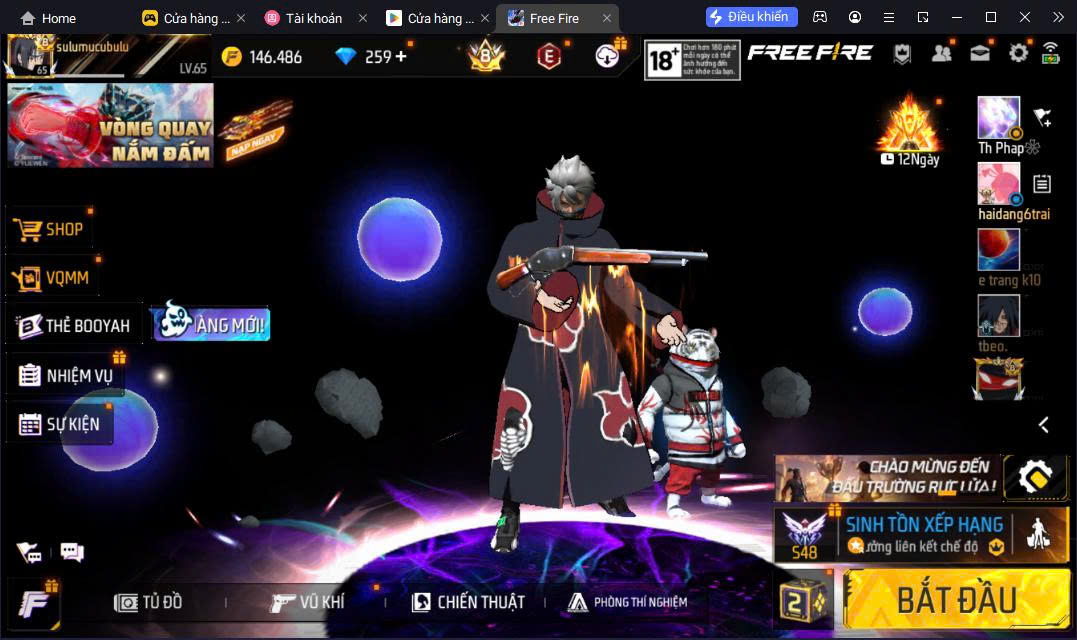Open the game settings gear icon
Viewport: 1077px width, 640px height.
point(1018,53)
